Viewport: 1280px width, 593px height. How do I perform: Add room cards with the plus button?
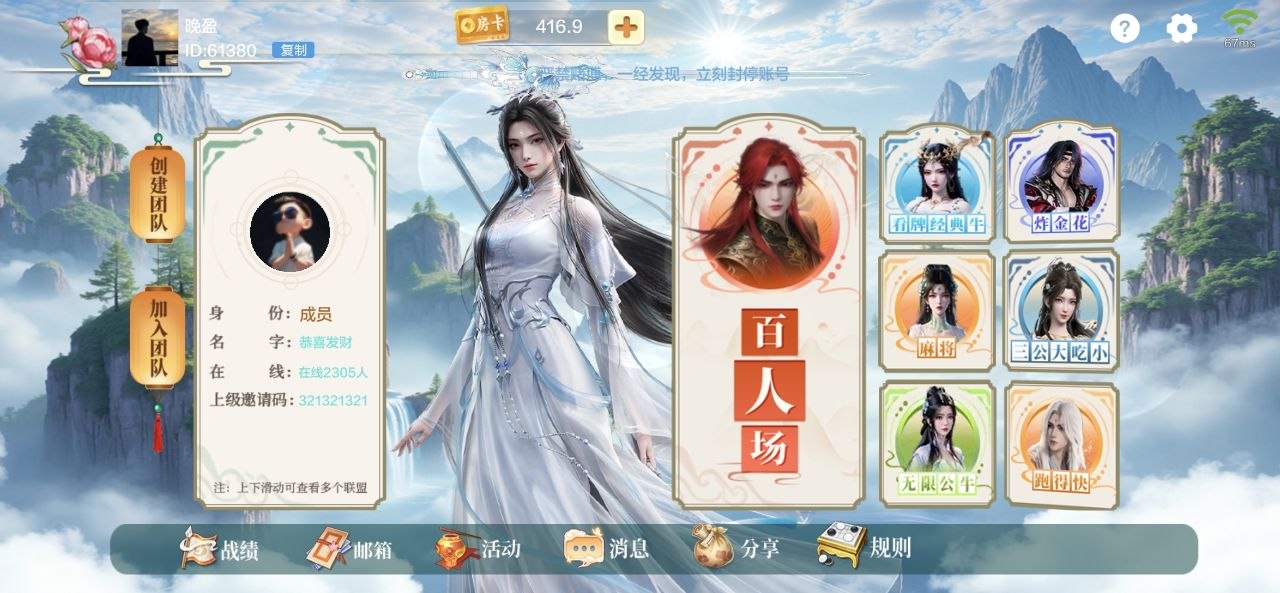click(626, 27)
